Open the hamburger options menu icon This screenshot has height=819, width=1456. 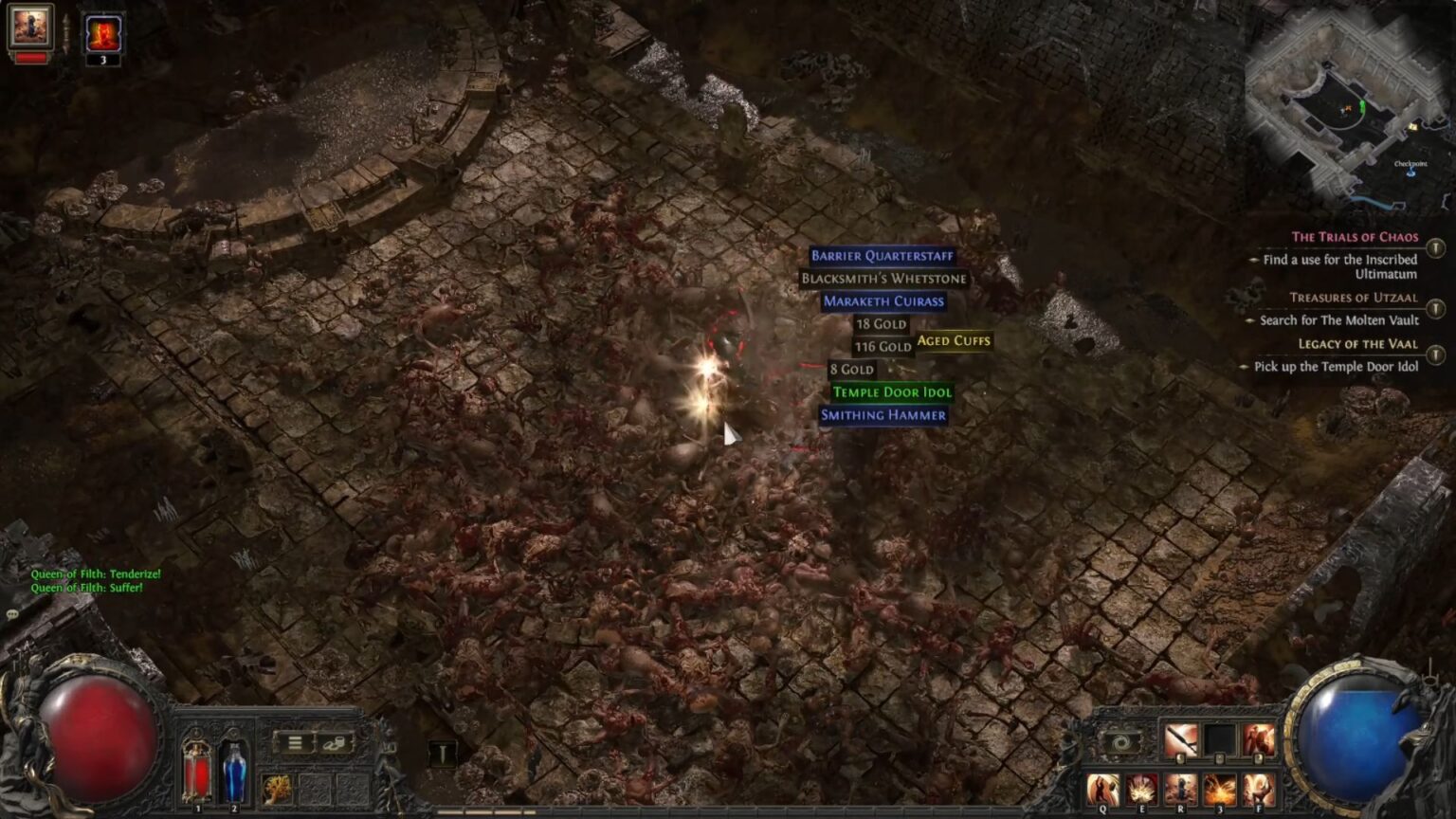tap(295, 742)
